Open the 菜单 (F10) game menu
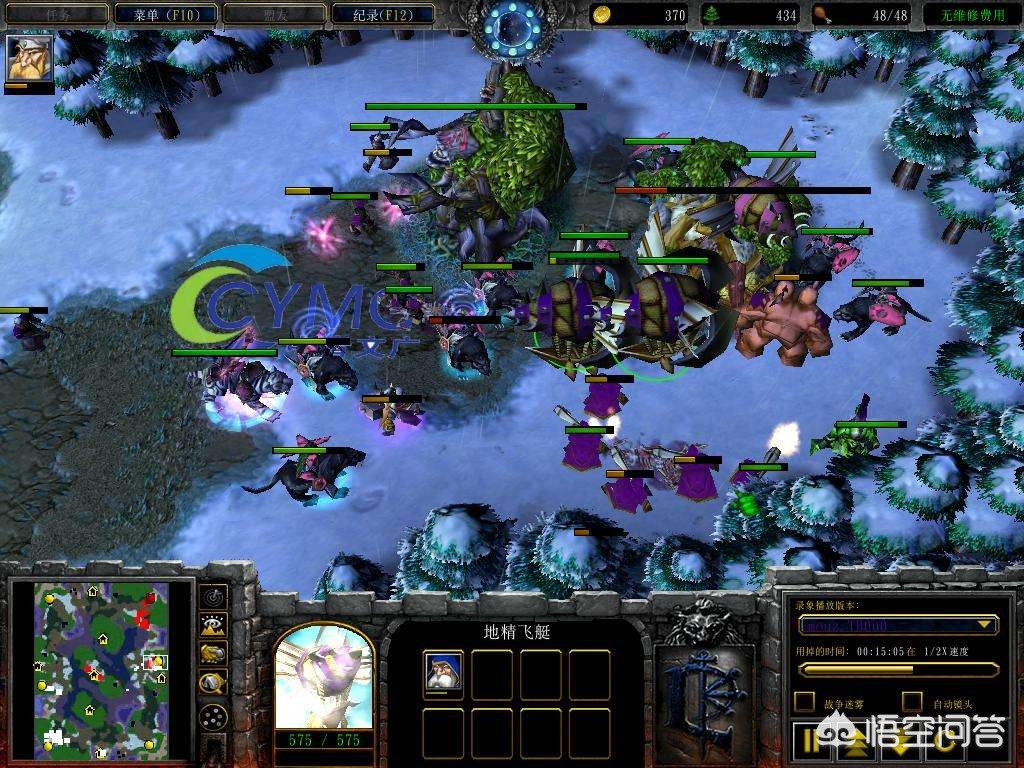The width and height of the screenshot is (1024, 768). [x=165, y=14]
